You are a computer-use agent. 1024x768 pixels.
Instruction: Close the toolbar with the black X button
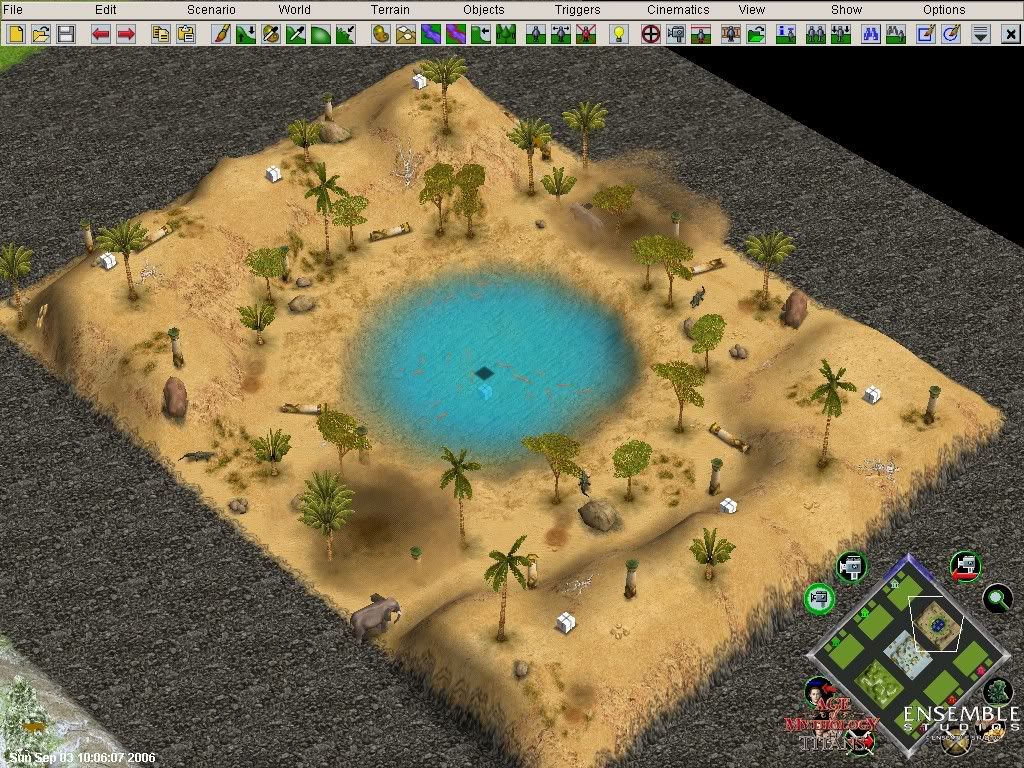[1007, 34]
